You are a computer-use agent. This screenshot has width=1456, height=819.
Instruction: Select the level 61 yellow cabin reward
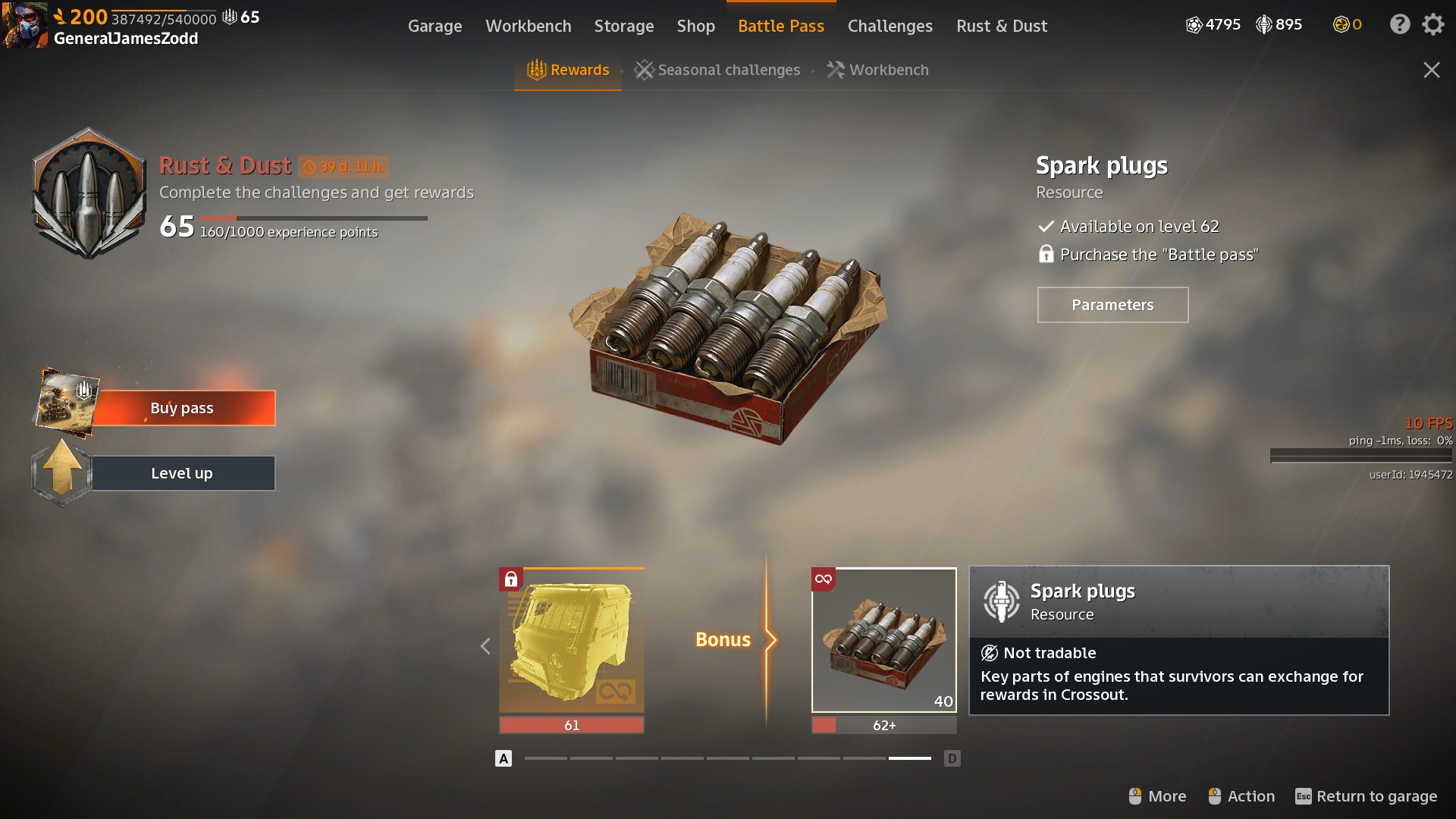coord(572,641)
